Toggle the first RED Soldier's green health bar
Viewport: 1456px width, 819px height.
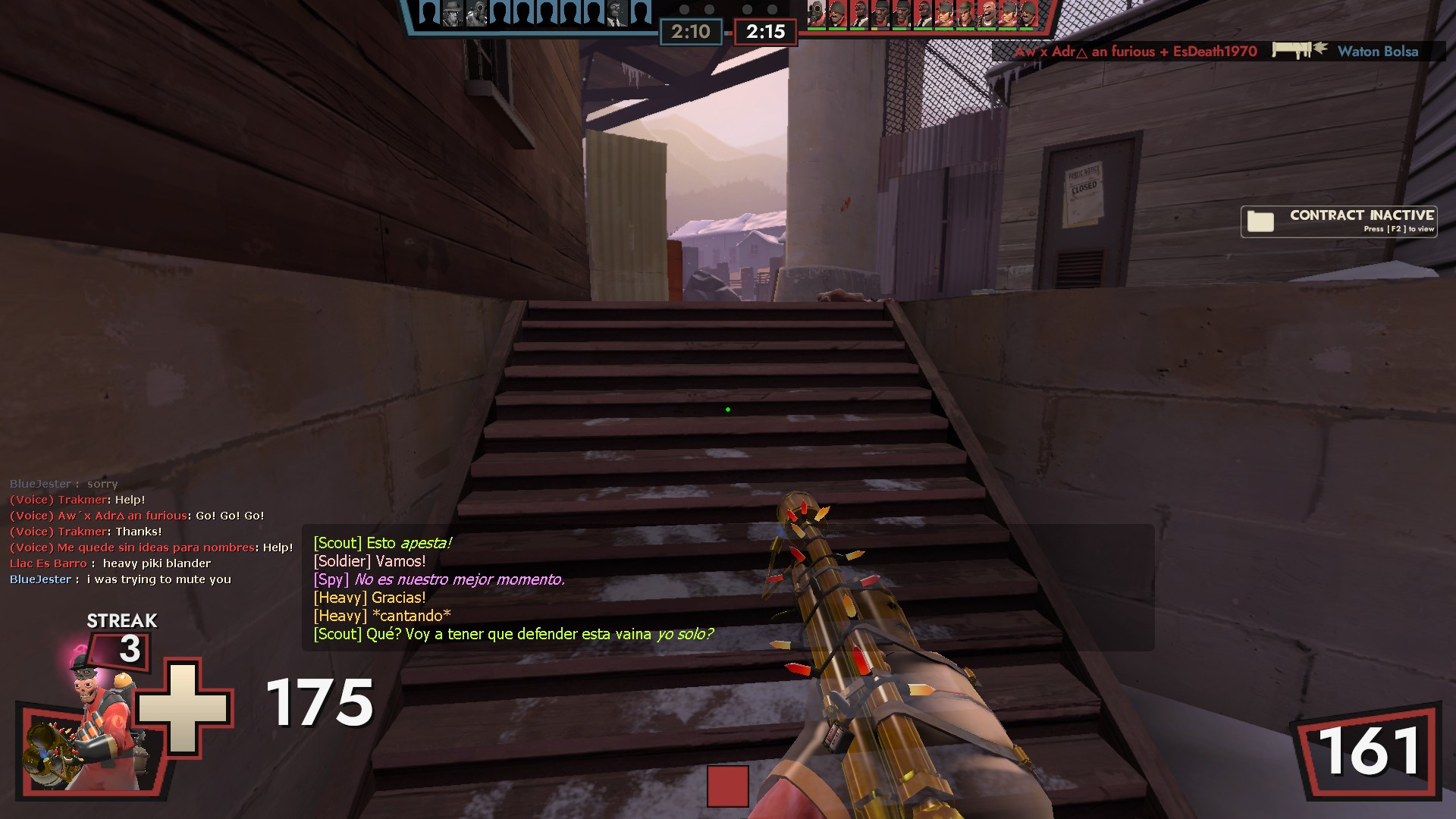click(836, 28)
